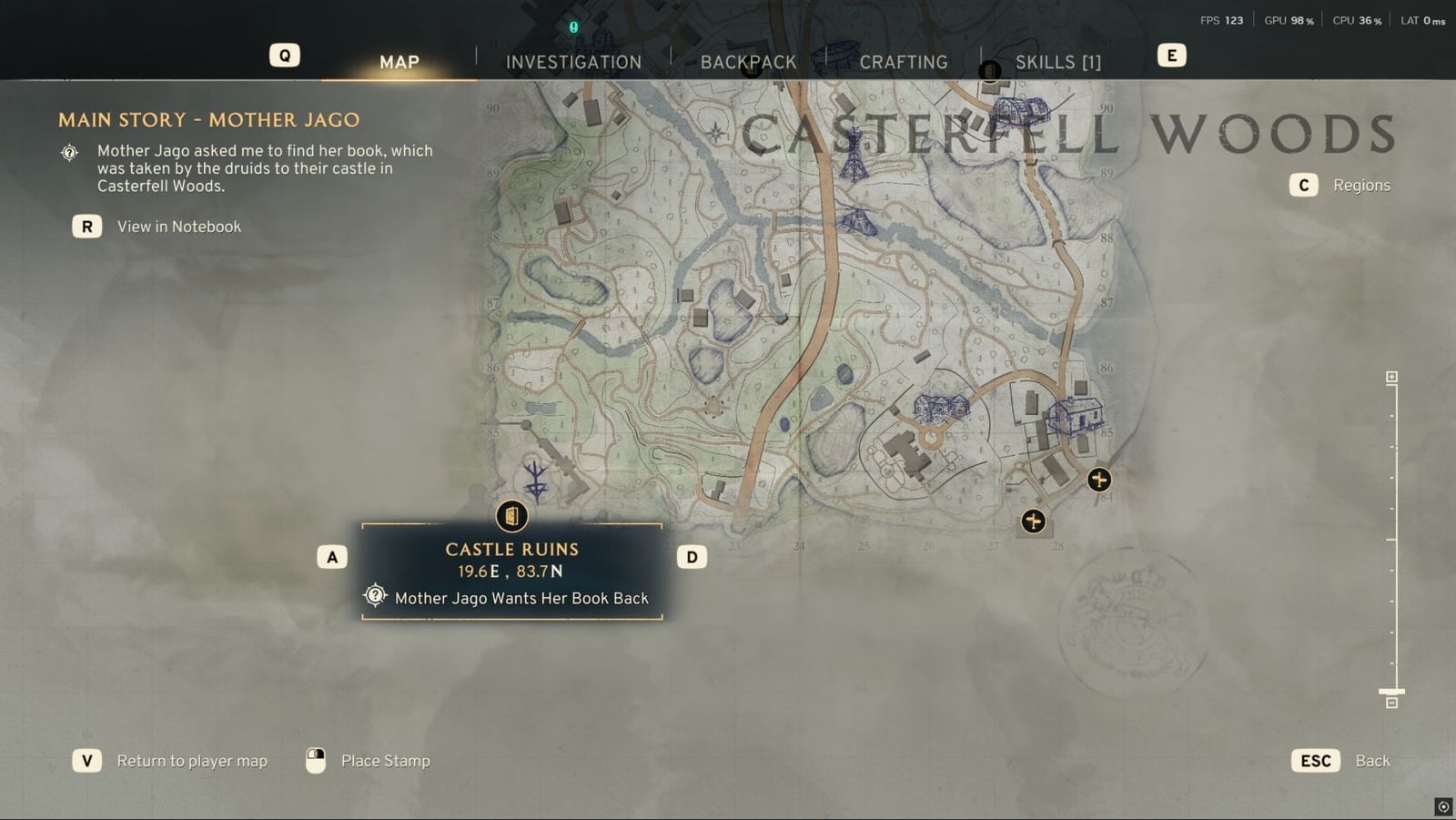Click the zoom-out minus below the slider
The height and width of the screenshot is (820, 1456).
tap(1390, 703)
